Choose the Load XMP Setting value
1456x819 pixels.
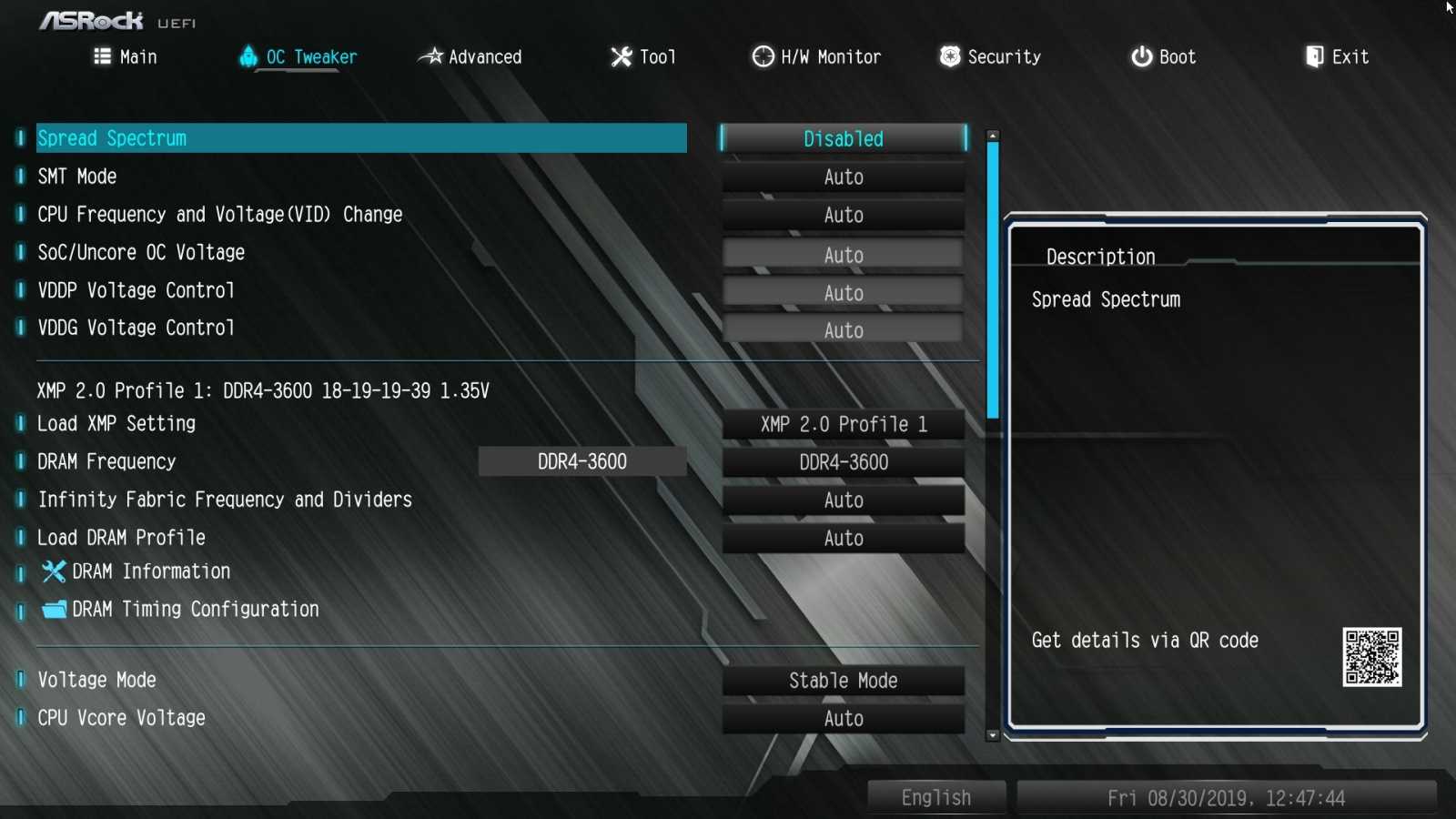[x=843, y=424]
